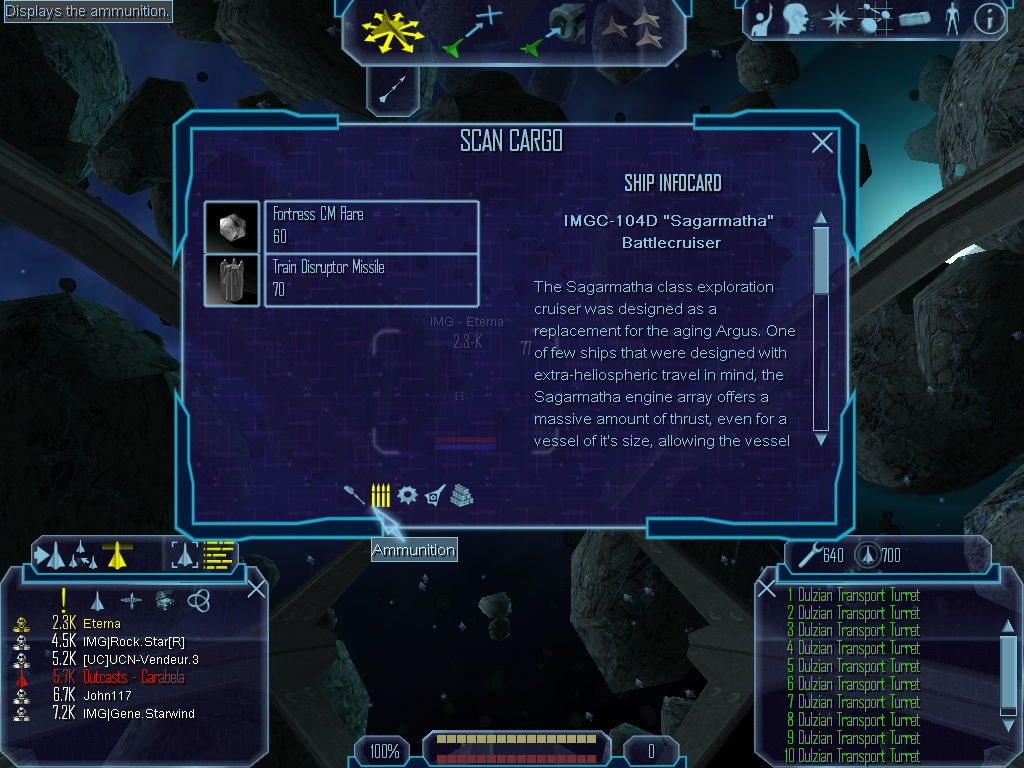Show the ammunition cargo filter
This screenshot has width=1024, height=768.
(380, 495)
